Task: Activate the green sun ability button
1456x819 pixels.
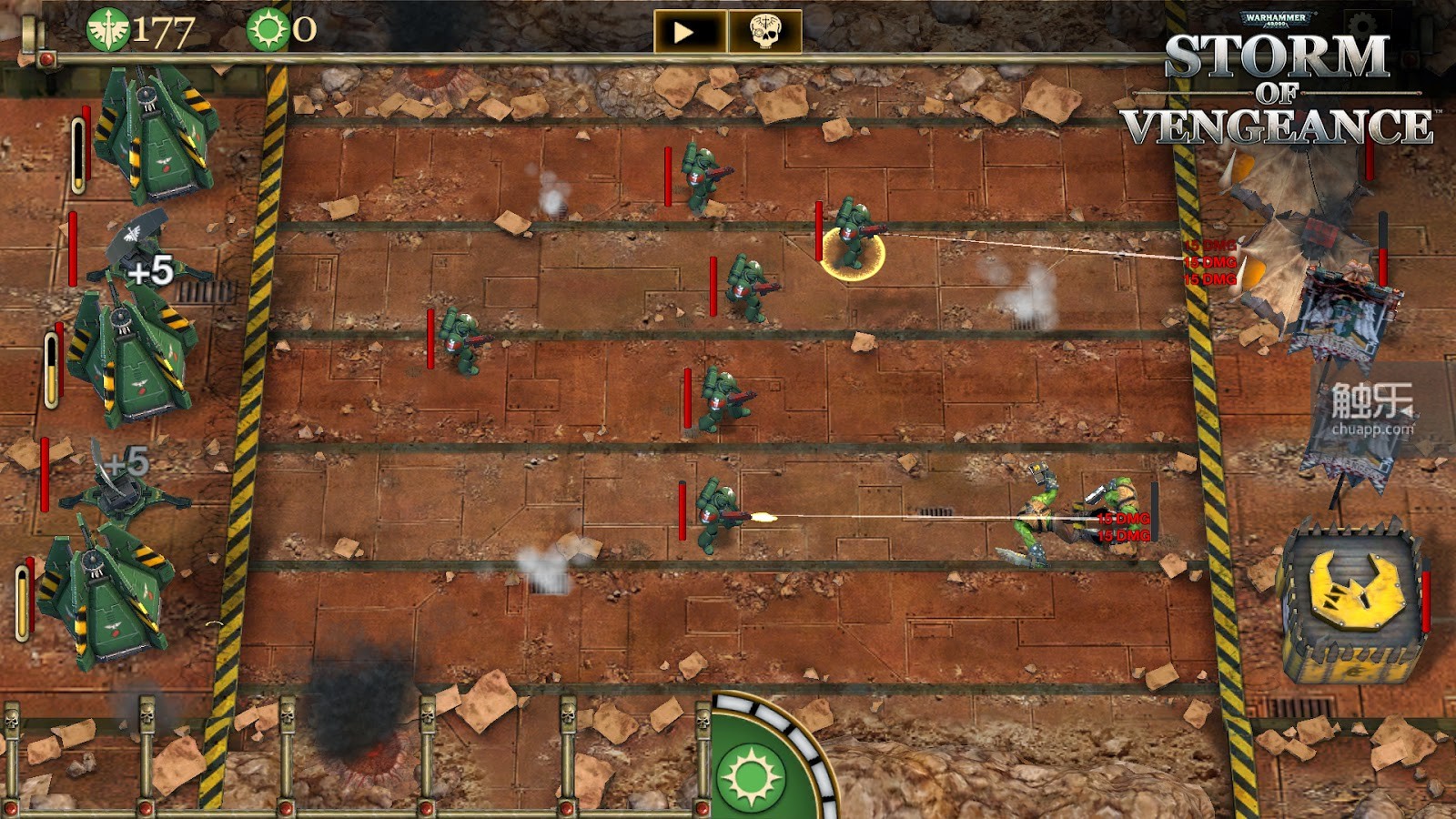Action: [750, 777]
